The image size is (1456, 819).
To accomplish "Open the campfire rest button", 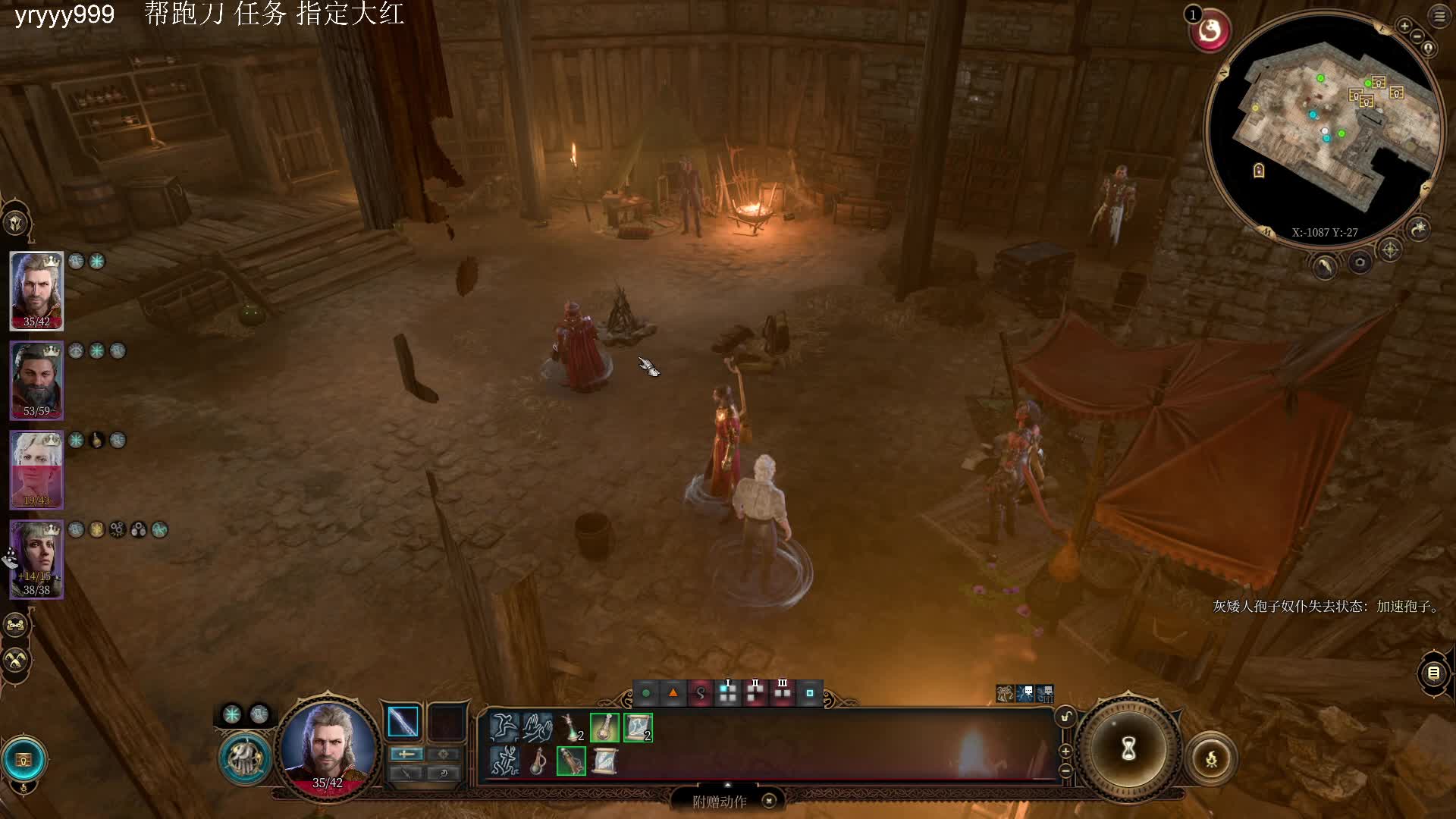I will point(1211,758).
